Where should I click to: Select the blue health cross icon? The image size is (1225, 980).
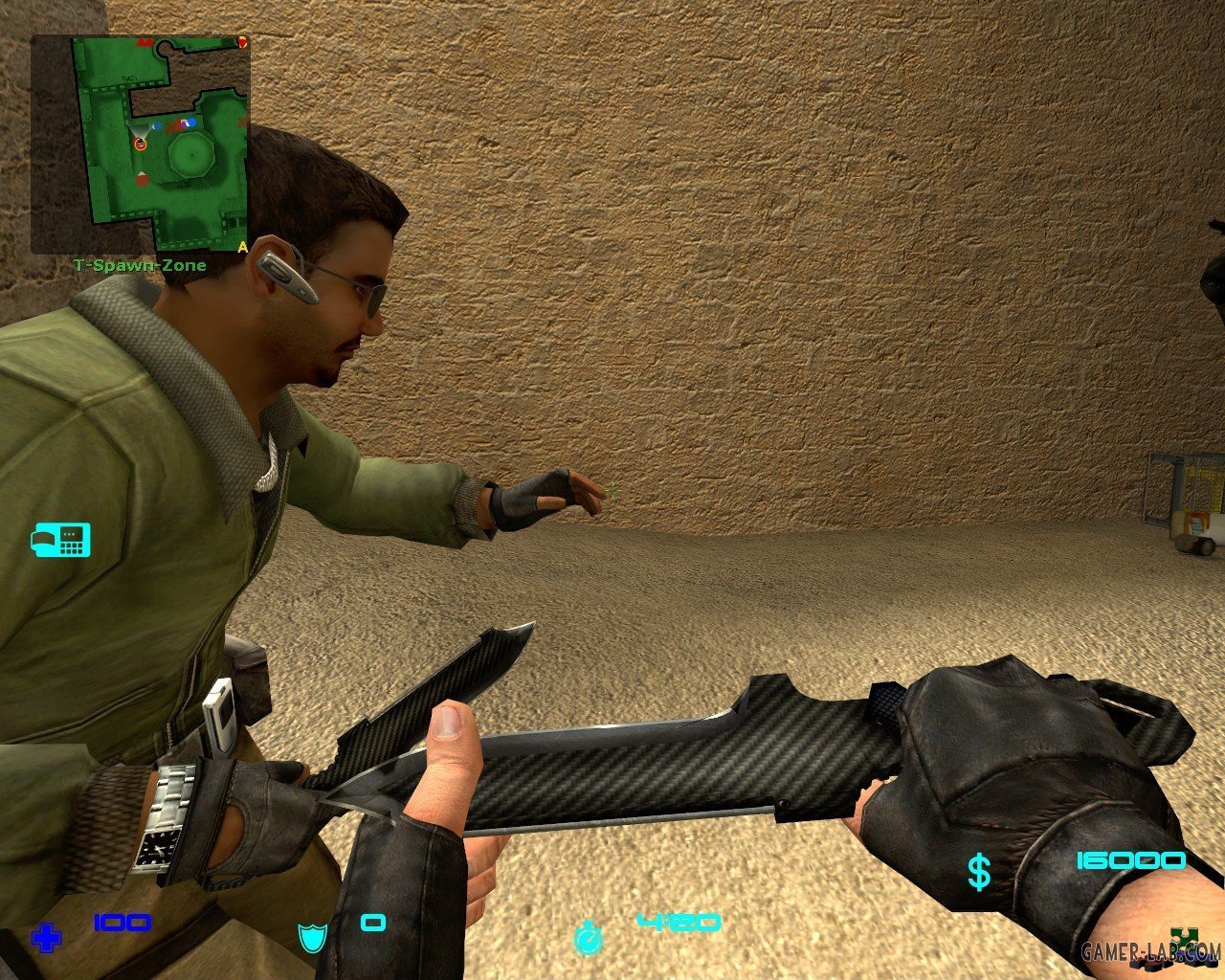[45, 938]
